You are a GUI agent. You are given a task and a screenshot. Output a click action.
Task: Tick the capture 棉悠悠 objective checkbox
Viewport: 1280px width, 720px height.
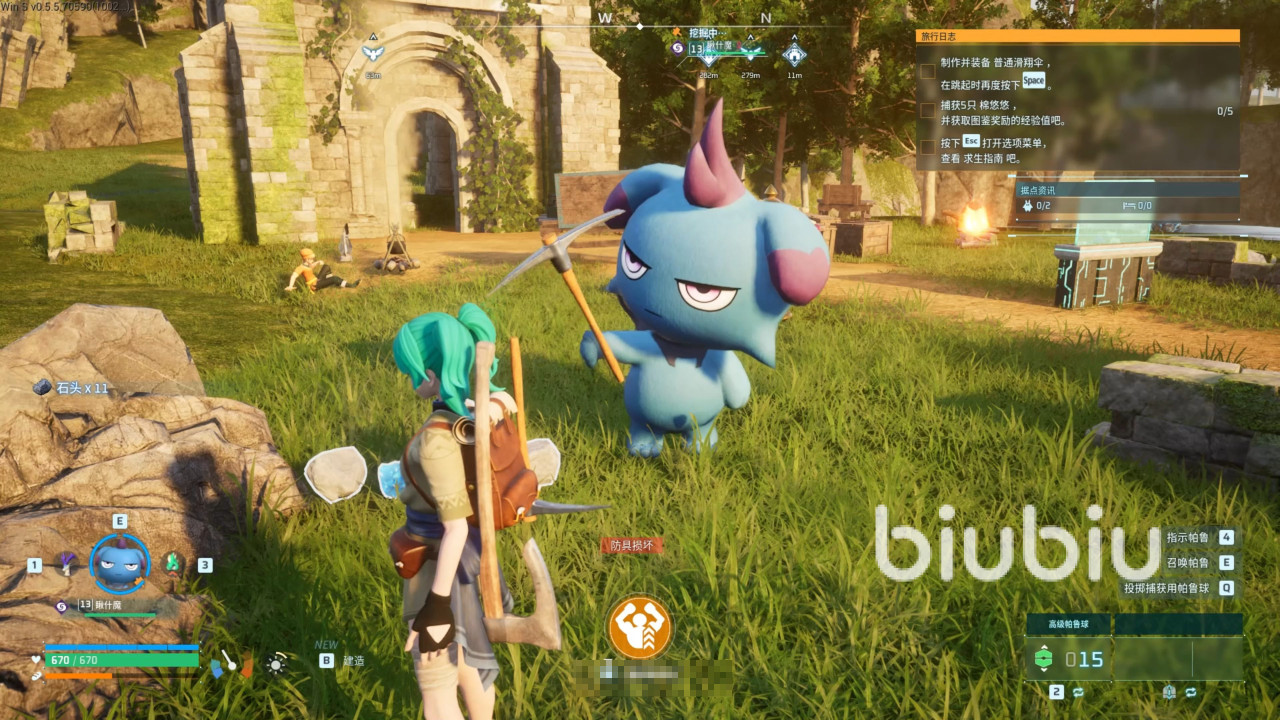[x=928, y=111]
